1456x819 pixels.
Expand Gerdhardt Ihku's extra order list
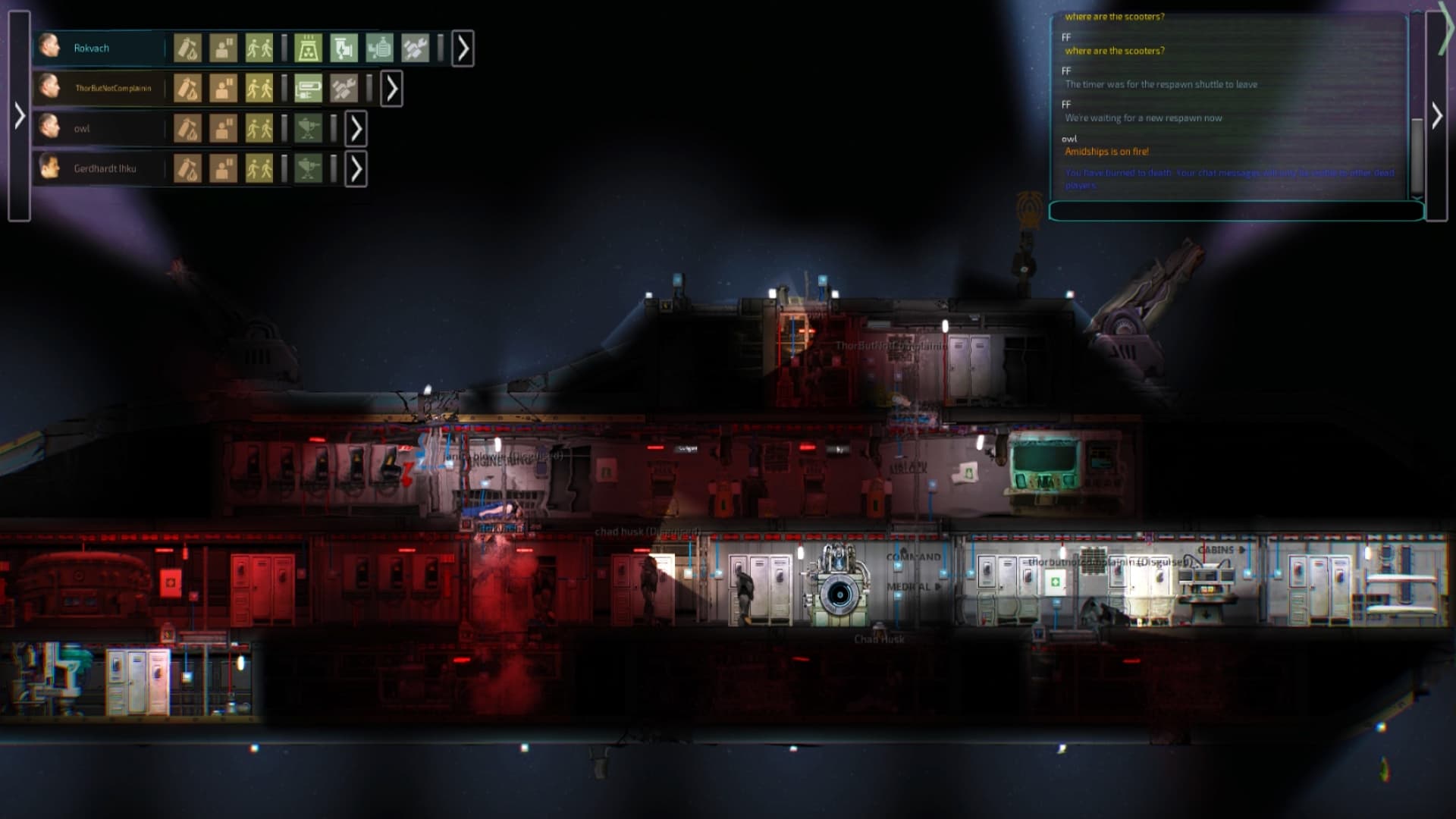pos(356,168)
